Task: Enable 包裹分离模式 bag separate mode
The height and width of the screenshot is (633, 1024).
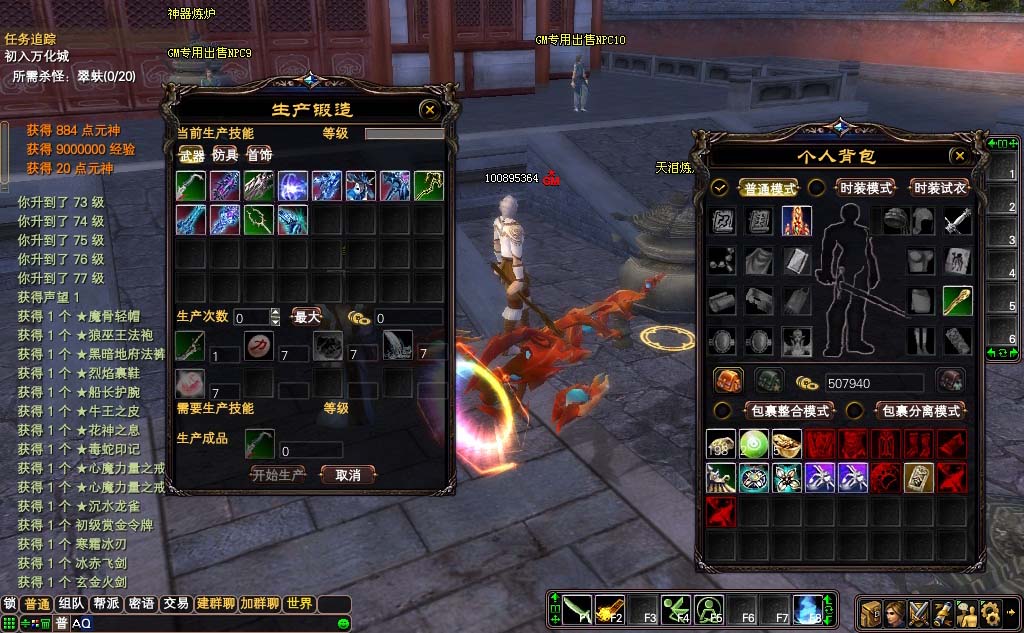Action: point(918,411)
